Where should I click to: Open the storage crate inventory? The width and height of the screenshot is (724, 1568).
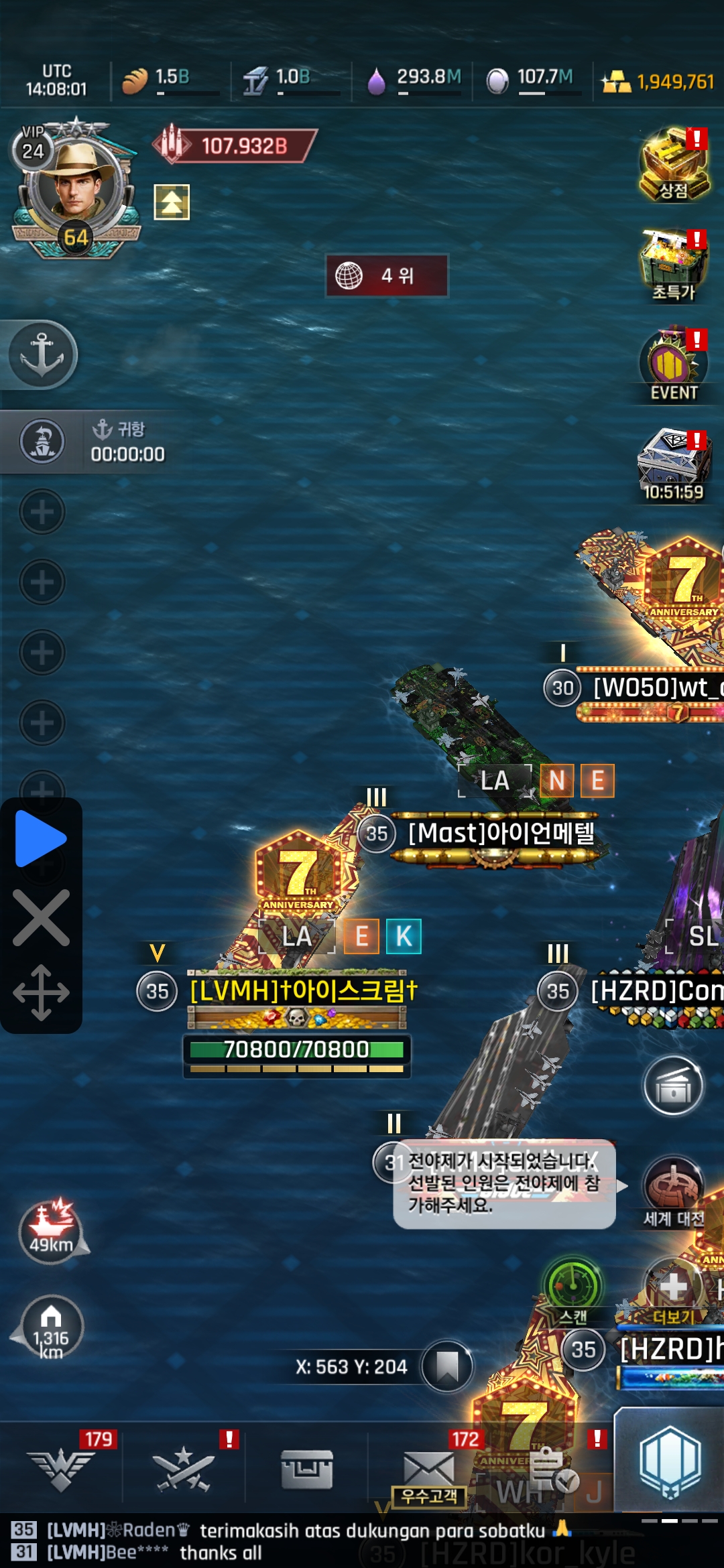tap(307, 1469)
